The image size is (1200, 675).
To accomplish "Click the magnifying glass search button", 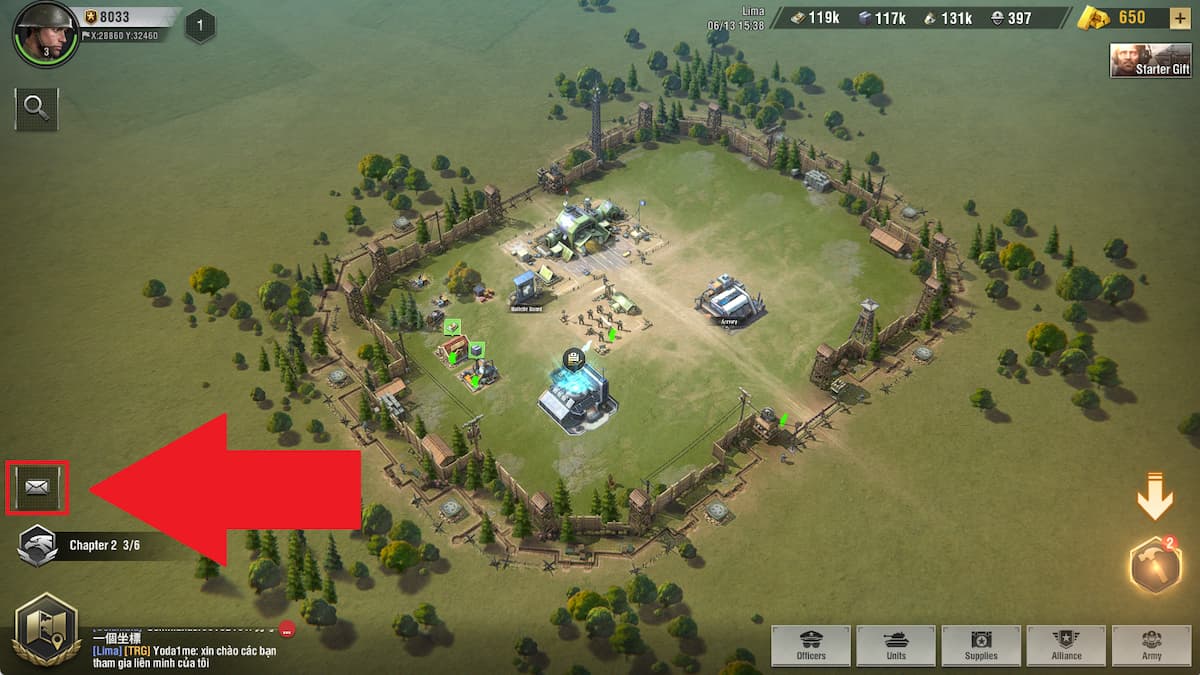I will coord(37,109).
